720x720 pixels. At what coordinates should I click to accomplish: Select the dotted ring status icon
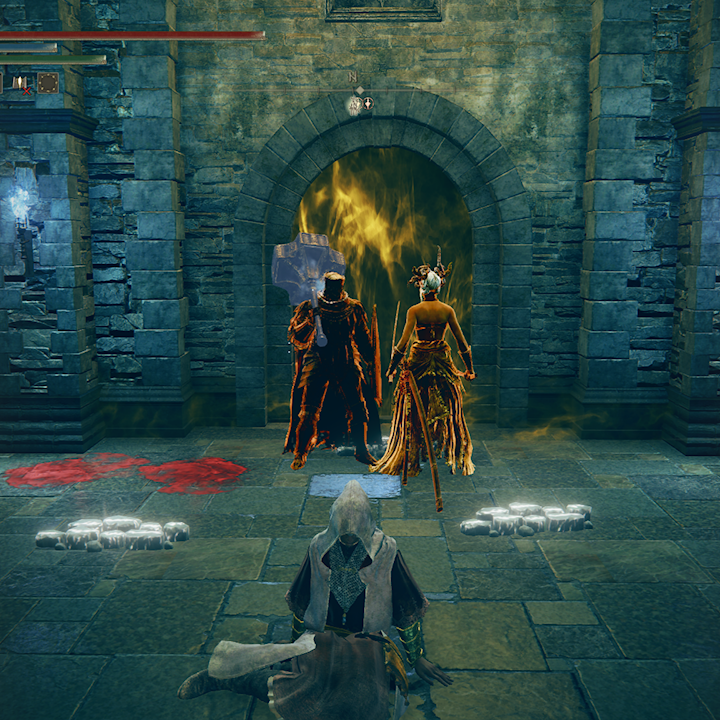47,83
